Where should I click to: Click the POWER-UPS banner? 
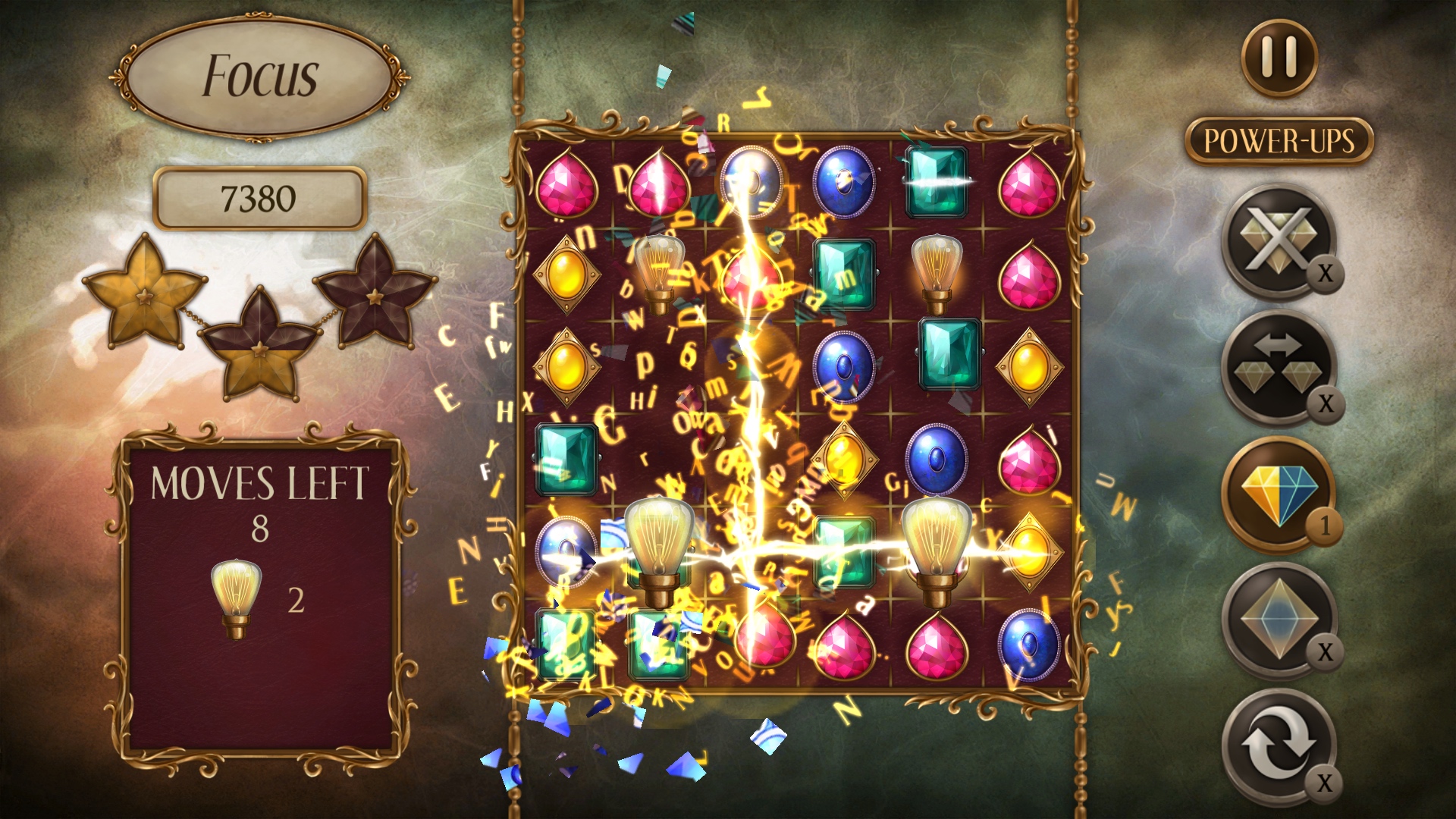(x=1279, y=140)
